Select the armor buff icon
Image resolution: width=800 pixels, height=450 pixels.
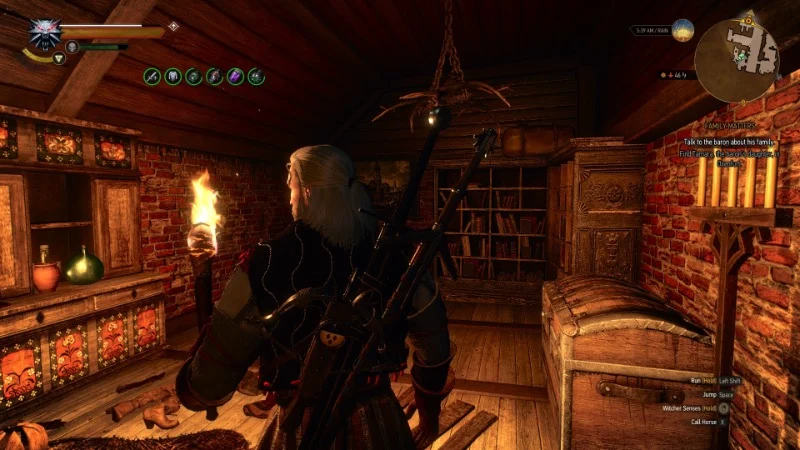click(173, 75)
